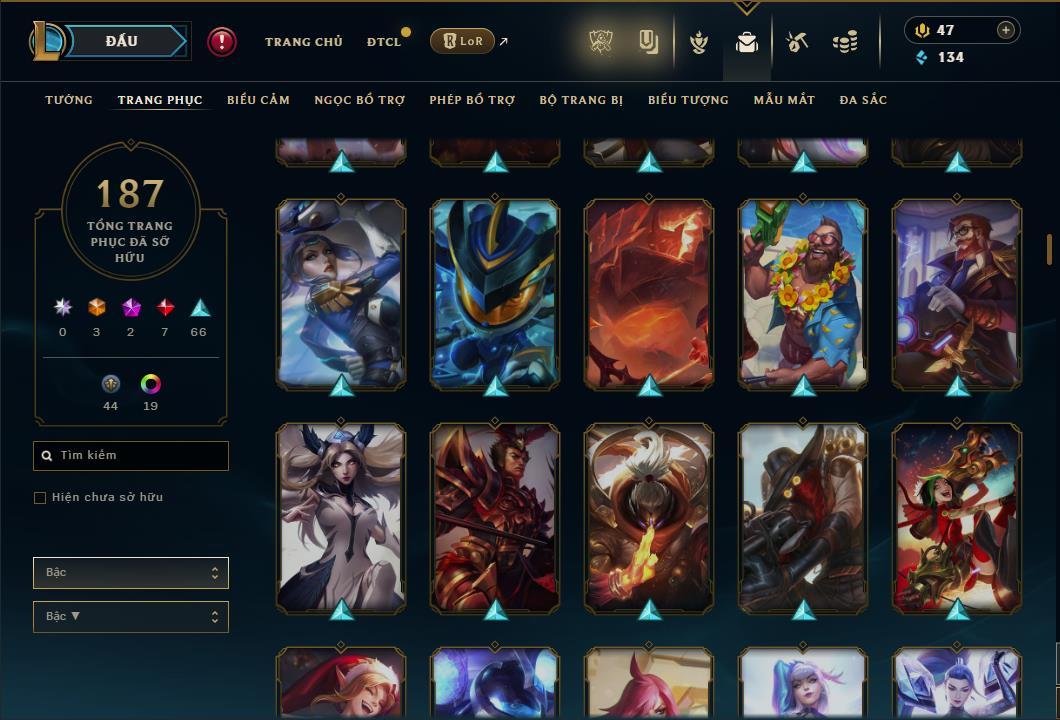This screenshot has width=1060, height=720.
Task: Open the MẪU MẮT tab
Action: (784, 100)
